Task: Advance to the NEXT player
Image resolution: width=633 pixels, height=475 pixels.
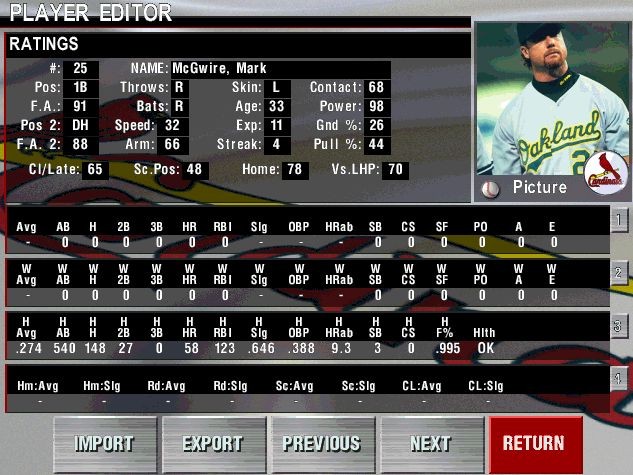Action: [430, 443]
